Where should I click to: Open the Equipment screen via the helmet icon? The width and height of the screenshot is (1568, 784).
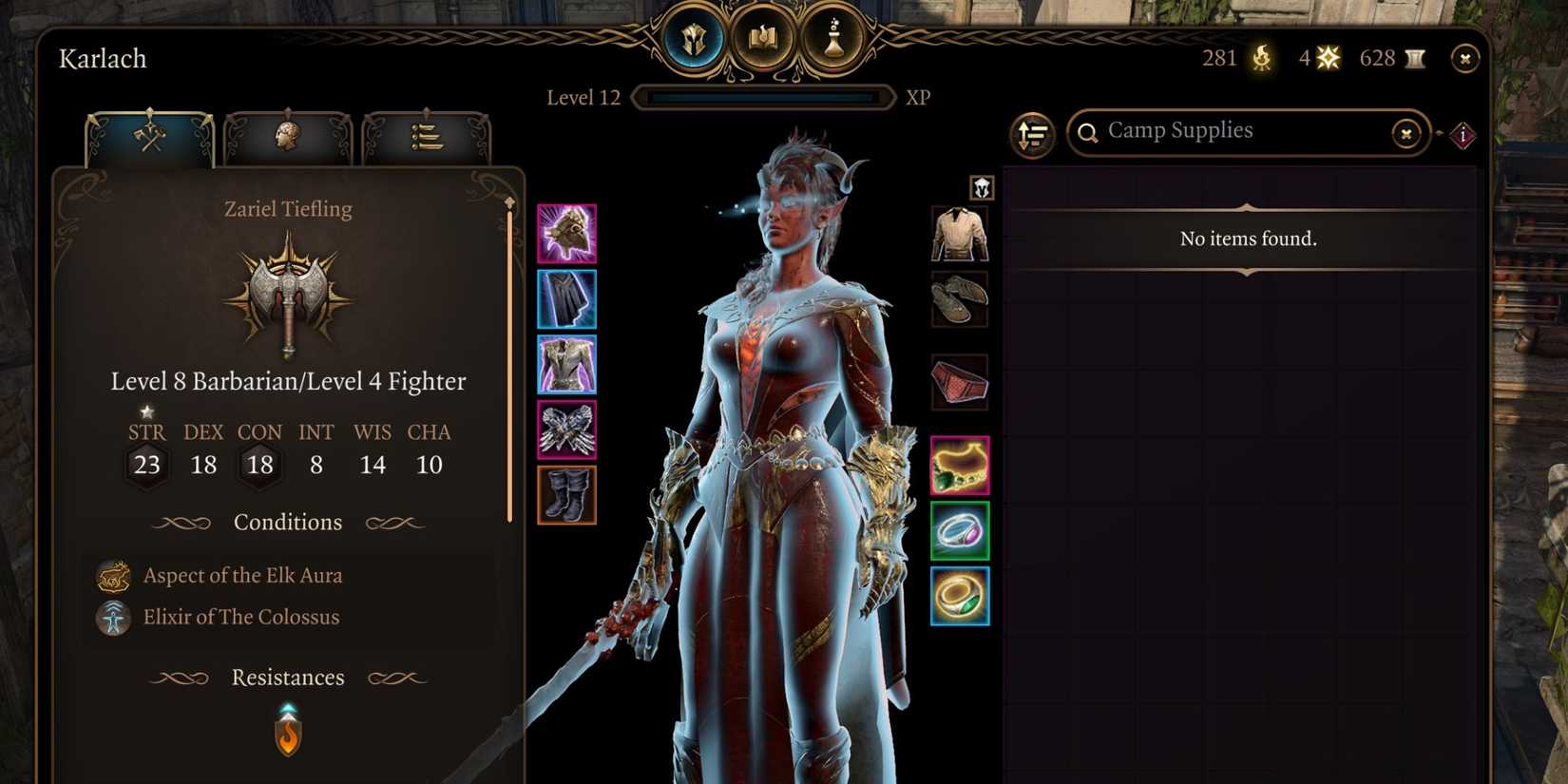pos(695,38)
